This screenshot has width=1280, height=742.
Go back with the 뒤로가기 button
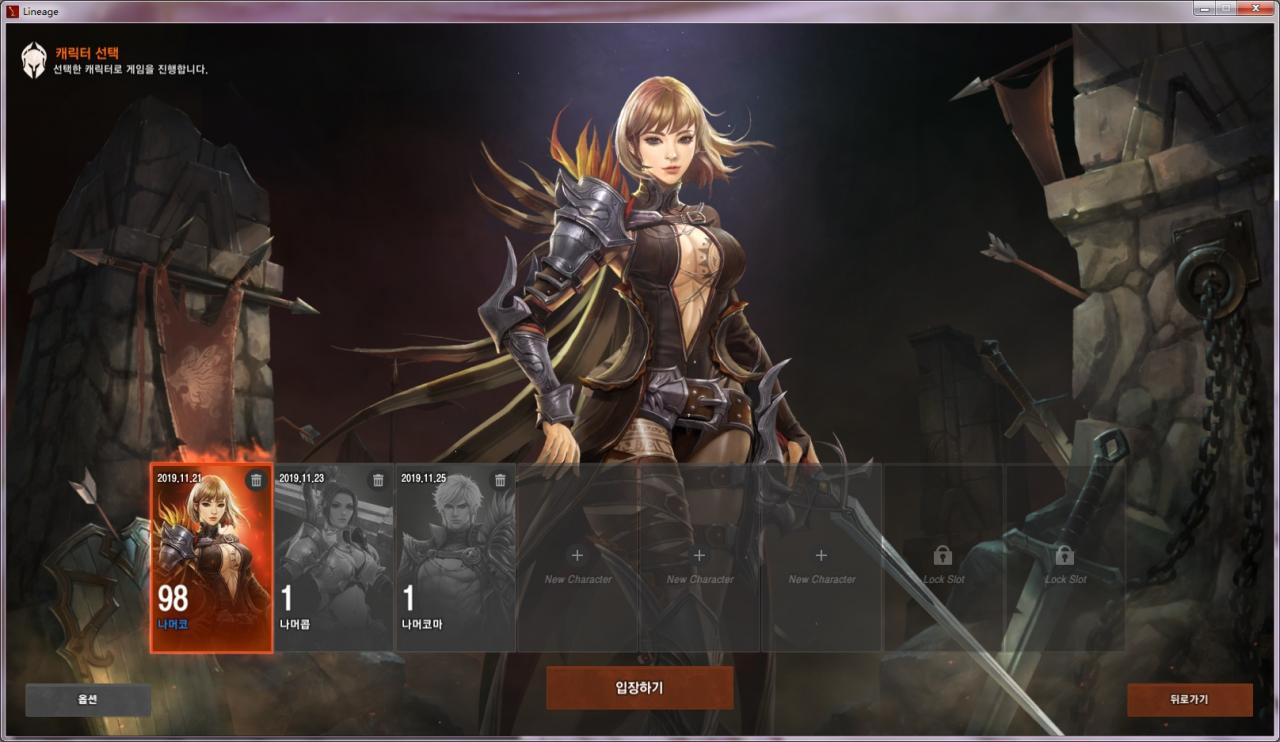(1189, 700)
